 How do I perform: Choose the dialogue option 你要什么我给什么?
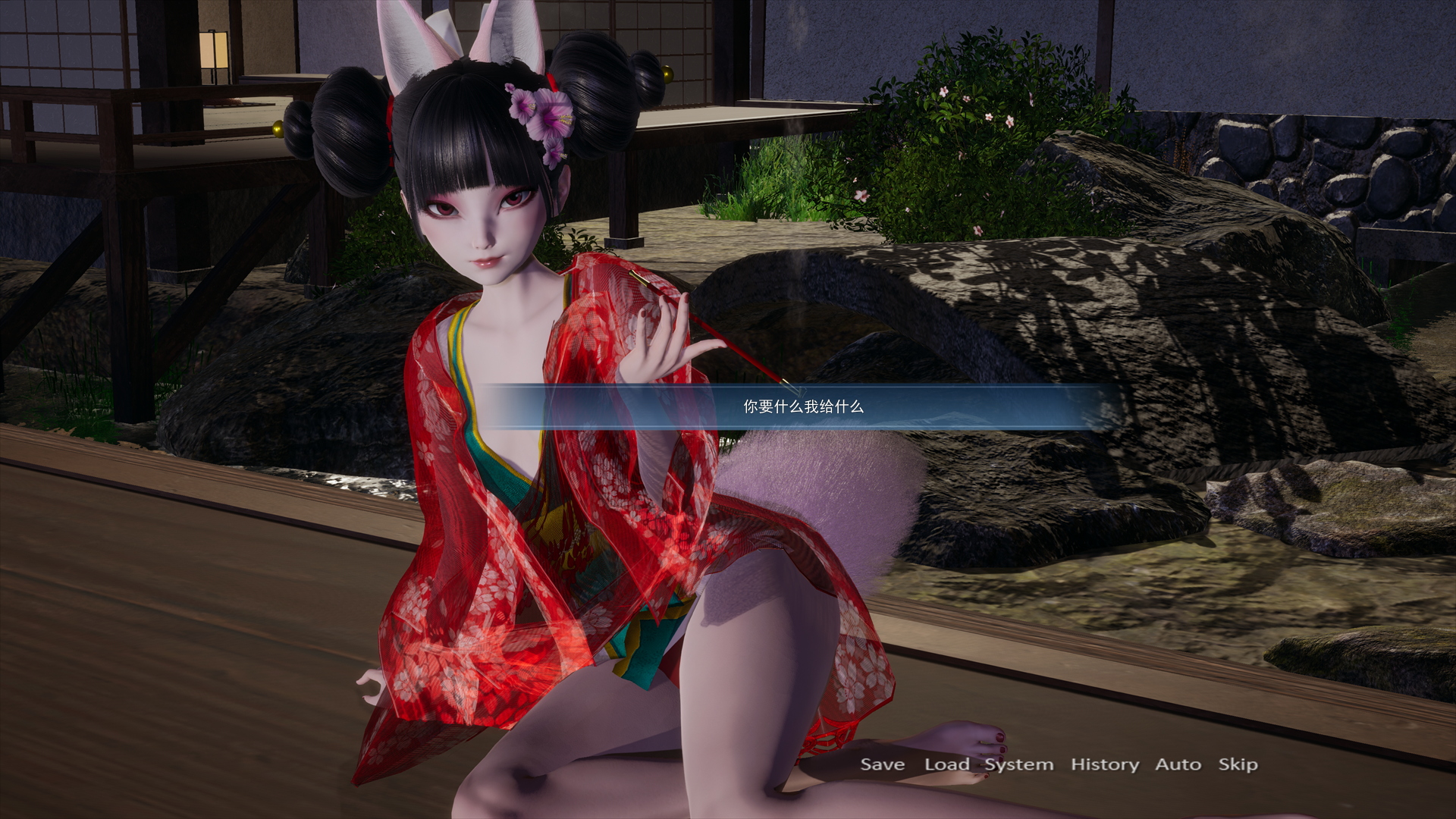click(803, 407)
